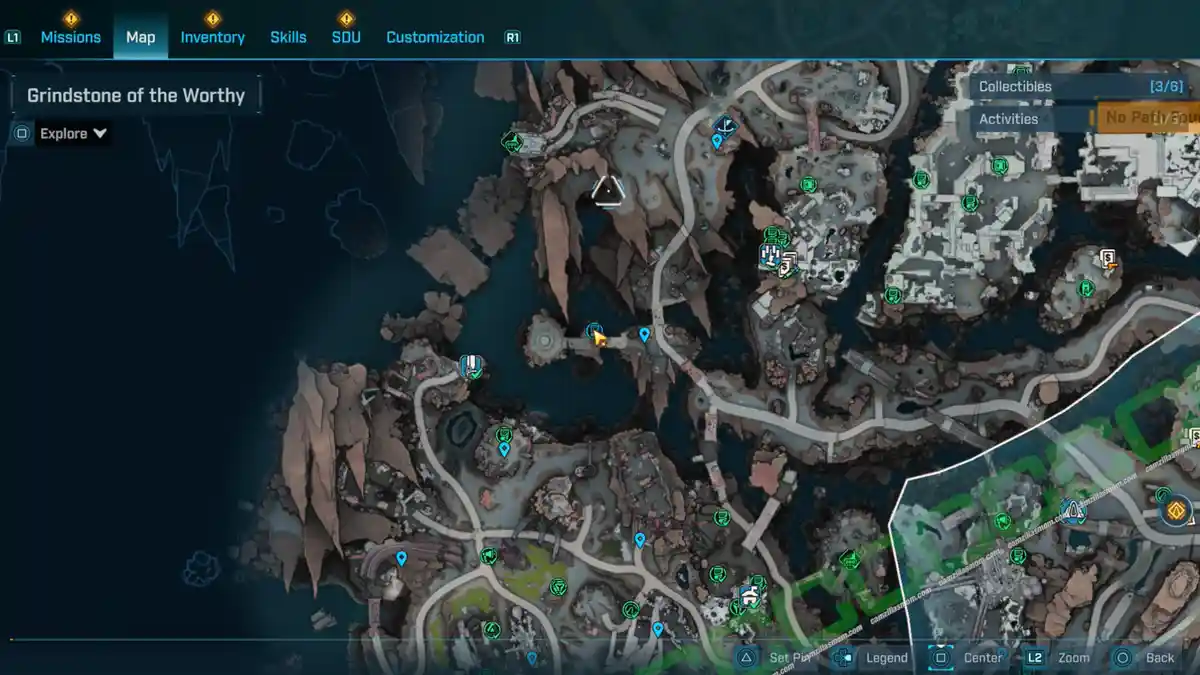Viewport: 1200px width, 675px height.
Task: Click the Back button
Action: [x=1147, y=657]
